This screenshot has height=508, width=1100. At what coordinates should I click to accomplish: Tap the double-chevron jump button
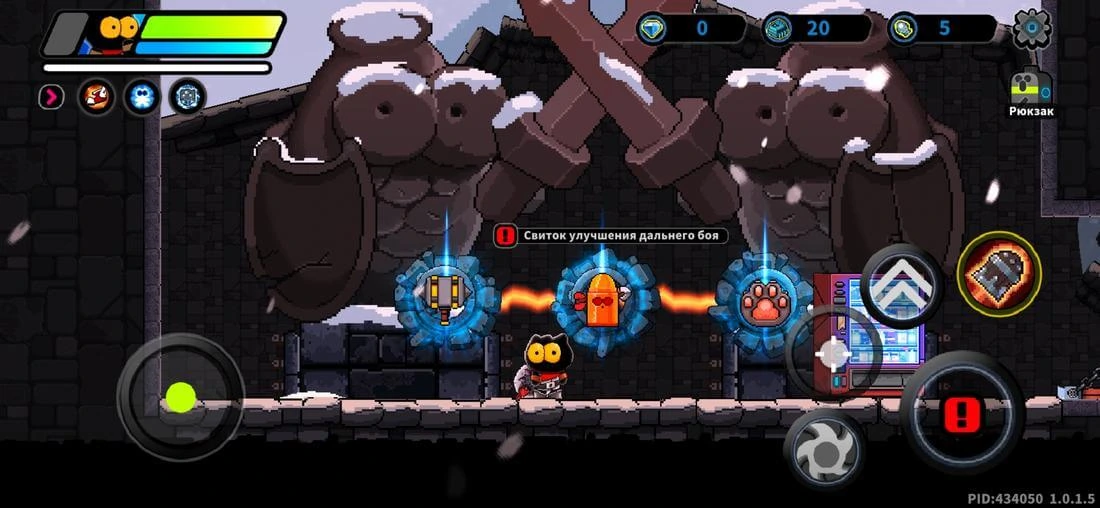coord(901,287)
